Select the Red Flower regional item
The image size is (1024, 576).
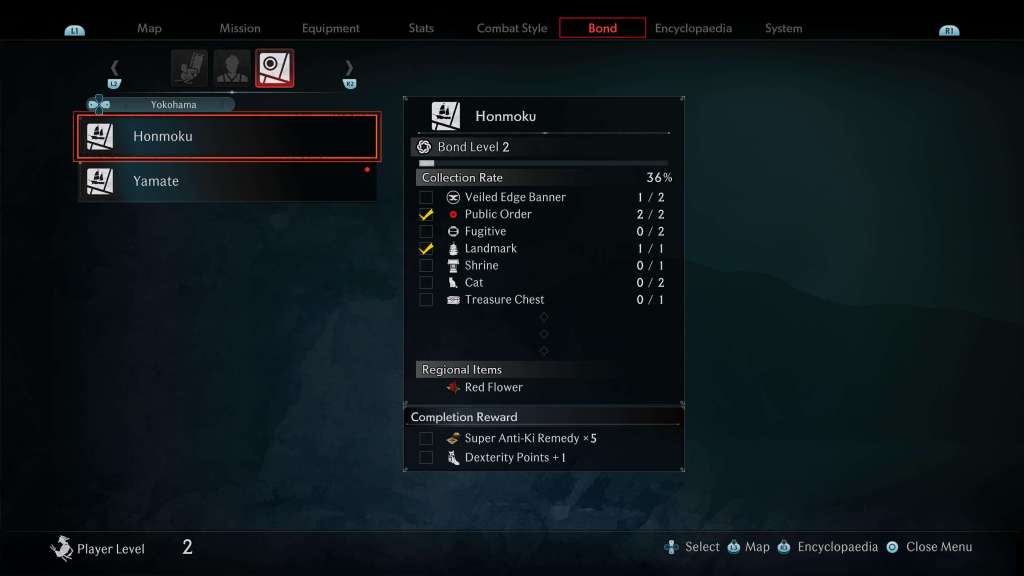pyautogui.click(x=493, y=387)
